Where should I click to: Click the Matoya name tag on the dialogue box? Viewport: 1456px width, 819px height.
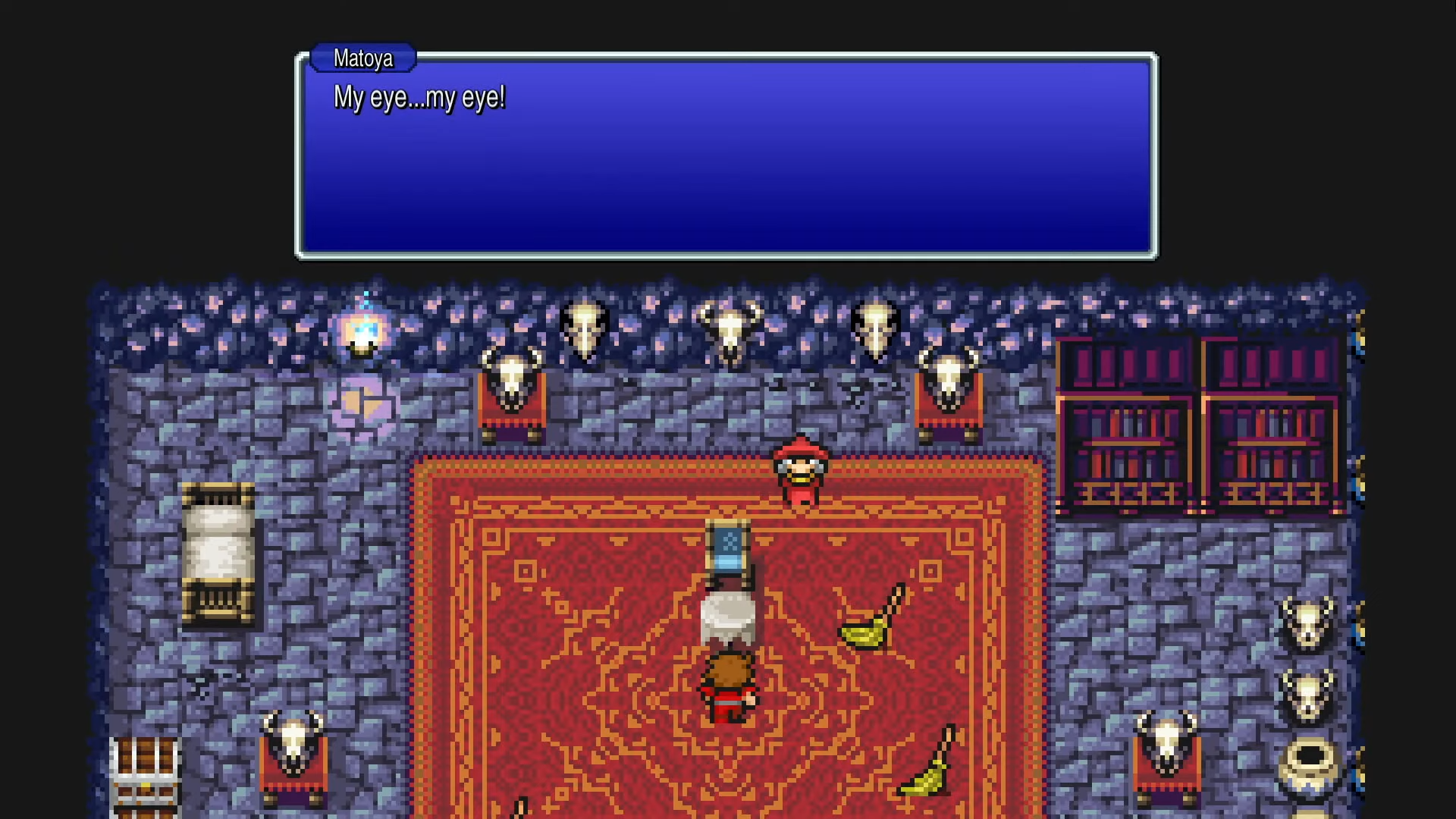tap(362, 58)
